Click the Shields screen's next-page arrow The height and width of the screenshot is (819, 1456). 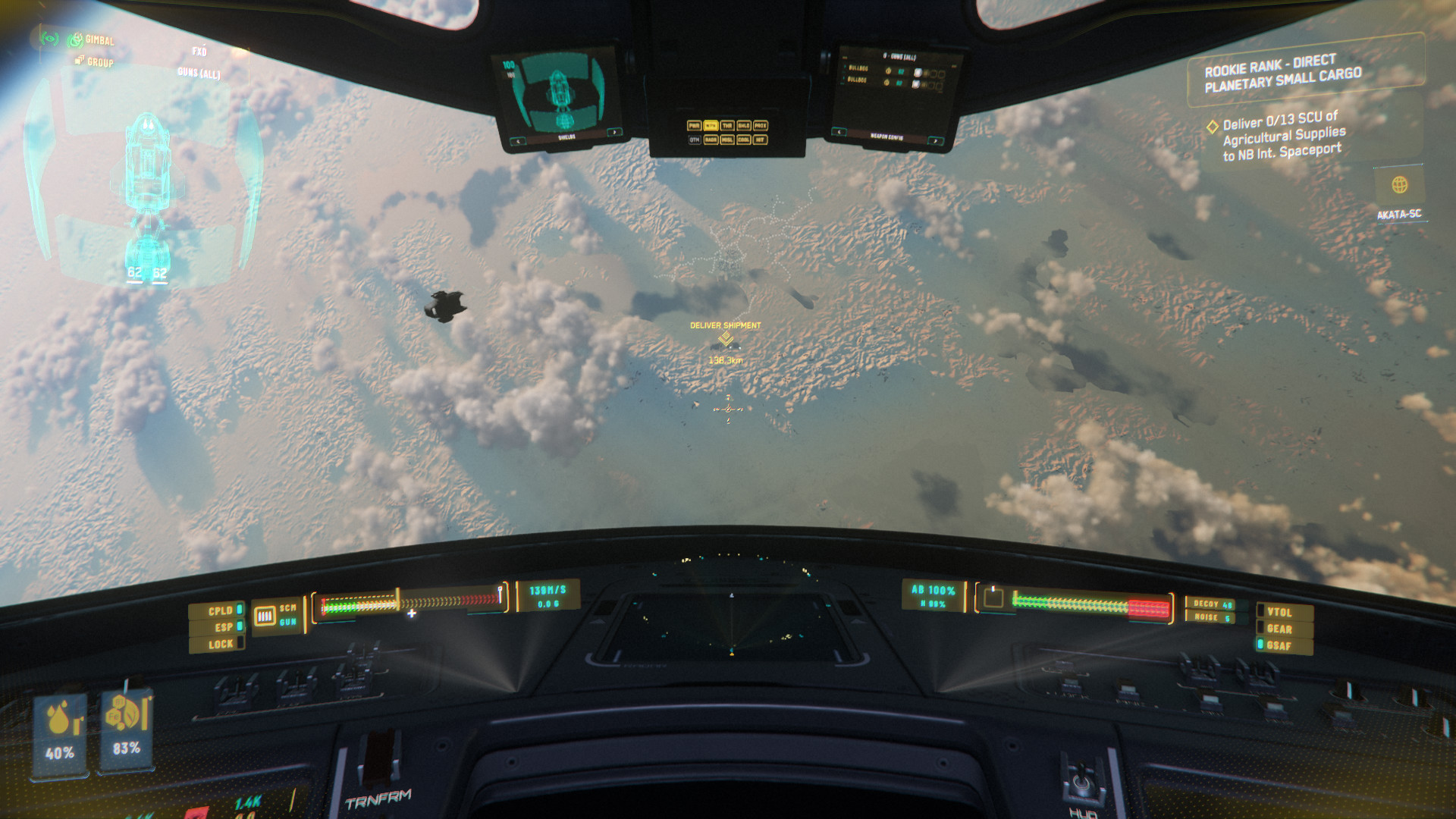click(613, 133)
